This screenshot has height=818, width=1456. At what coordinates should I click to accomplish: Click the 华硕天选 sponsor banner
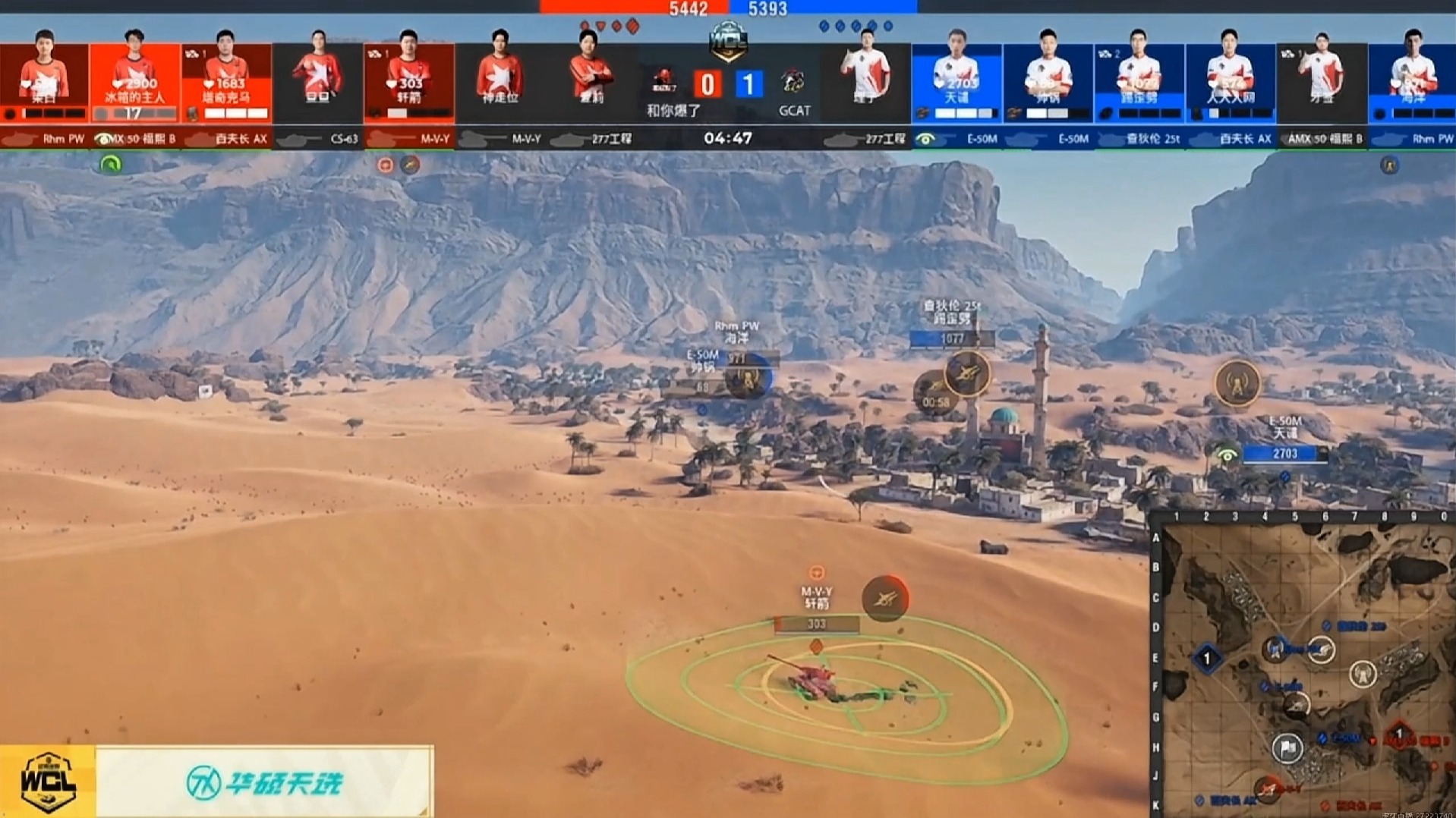click(x=264, y=782)
